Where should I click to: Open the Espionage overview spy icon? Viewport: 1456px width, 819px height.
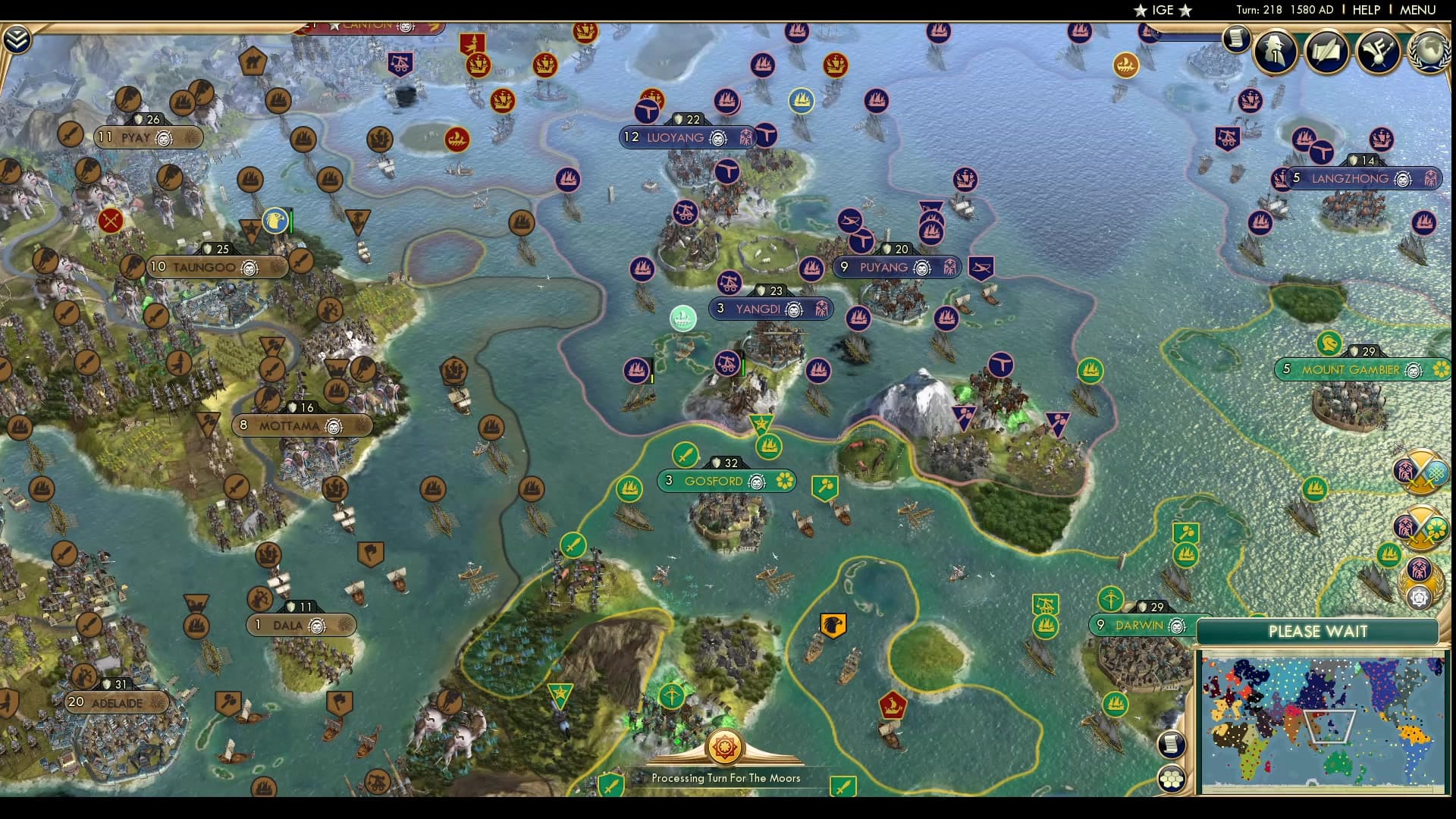point(1275,53)
